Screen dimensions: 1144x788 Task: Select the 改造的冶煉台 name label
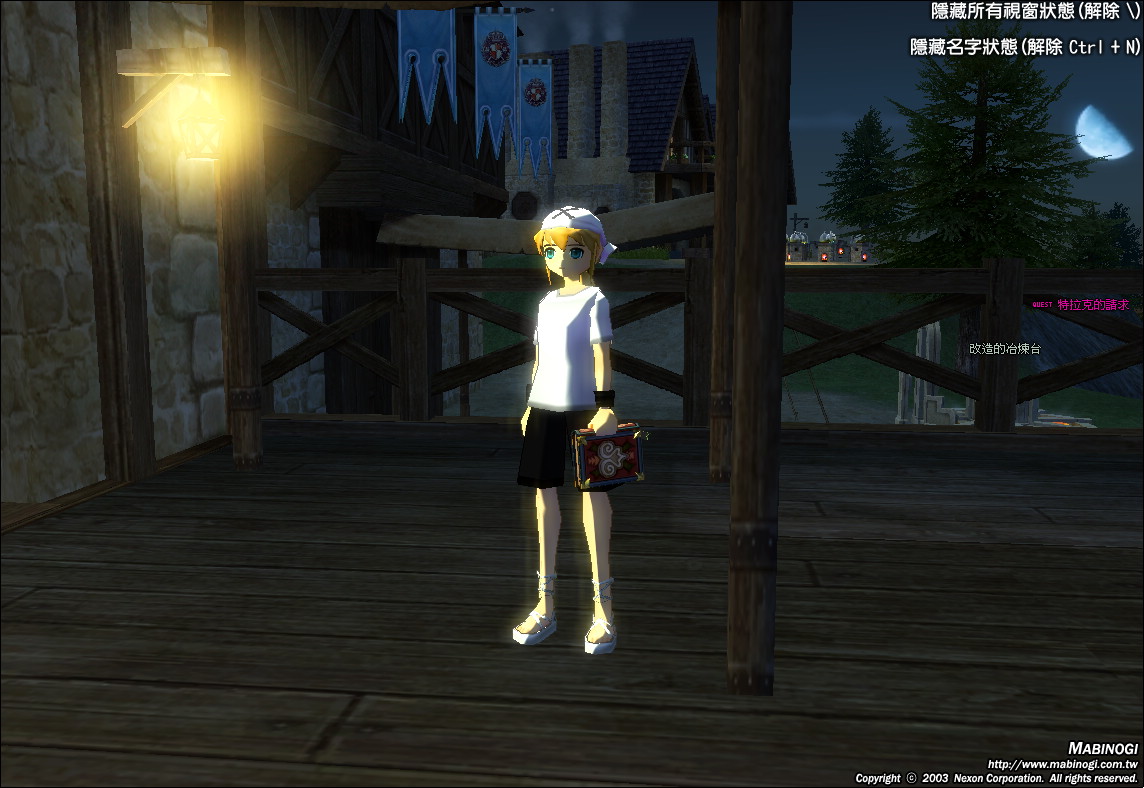click(x=1005, y=349)
